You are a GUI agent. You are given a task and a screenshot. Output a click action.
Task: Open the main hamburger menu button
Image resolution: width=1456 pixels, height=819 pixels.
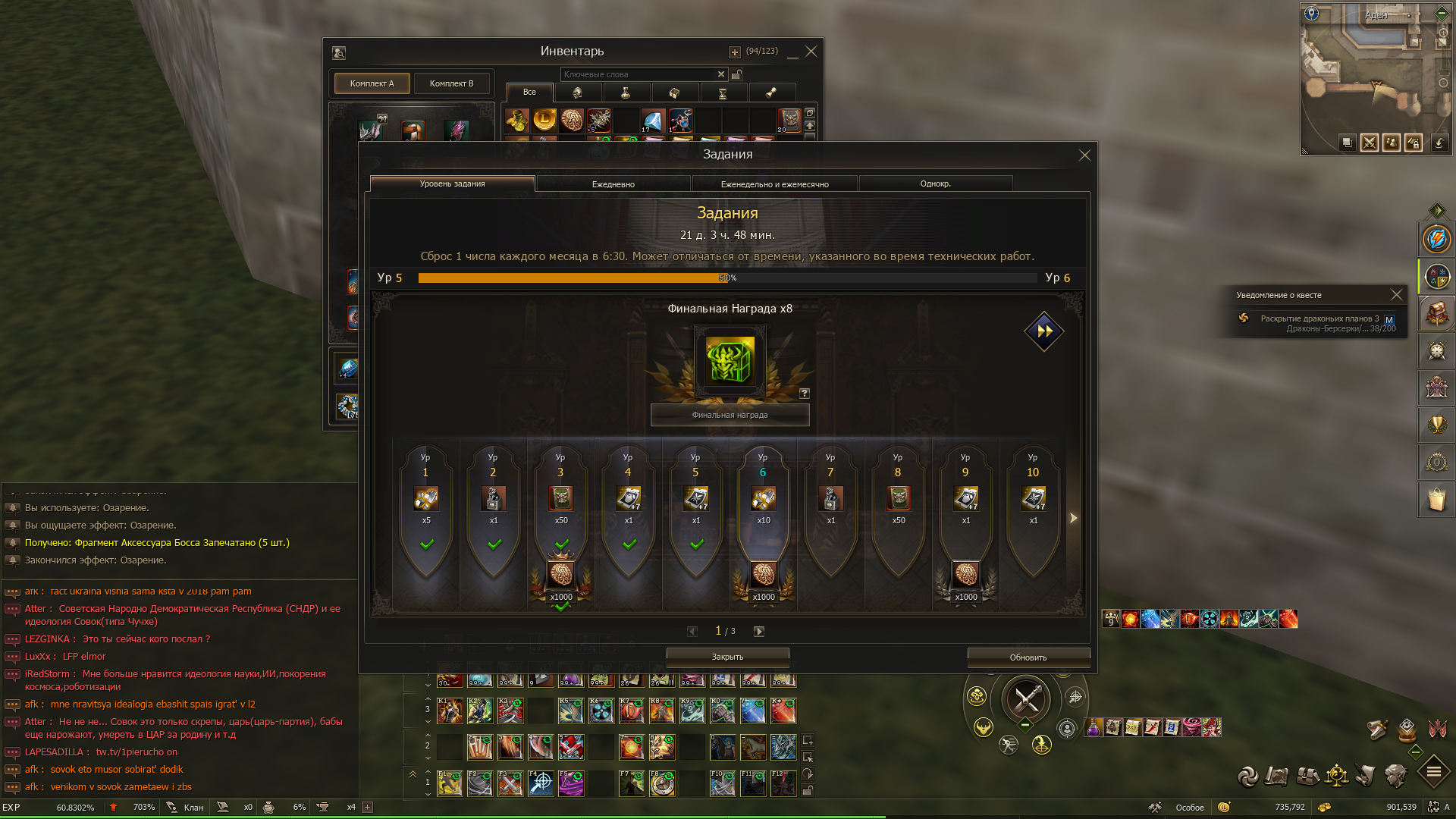1433,773
